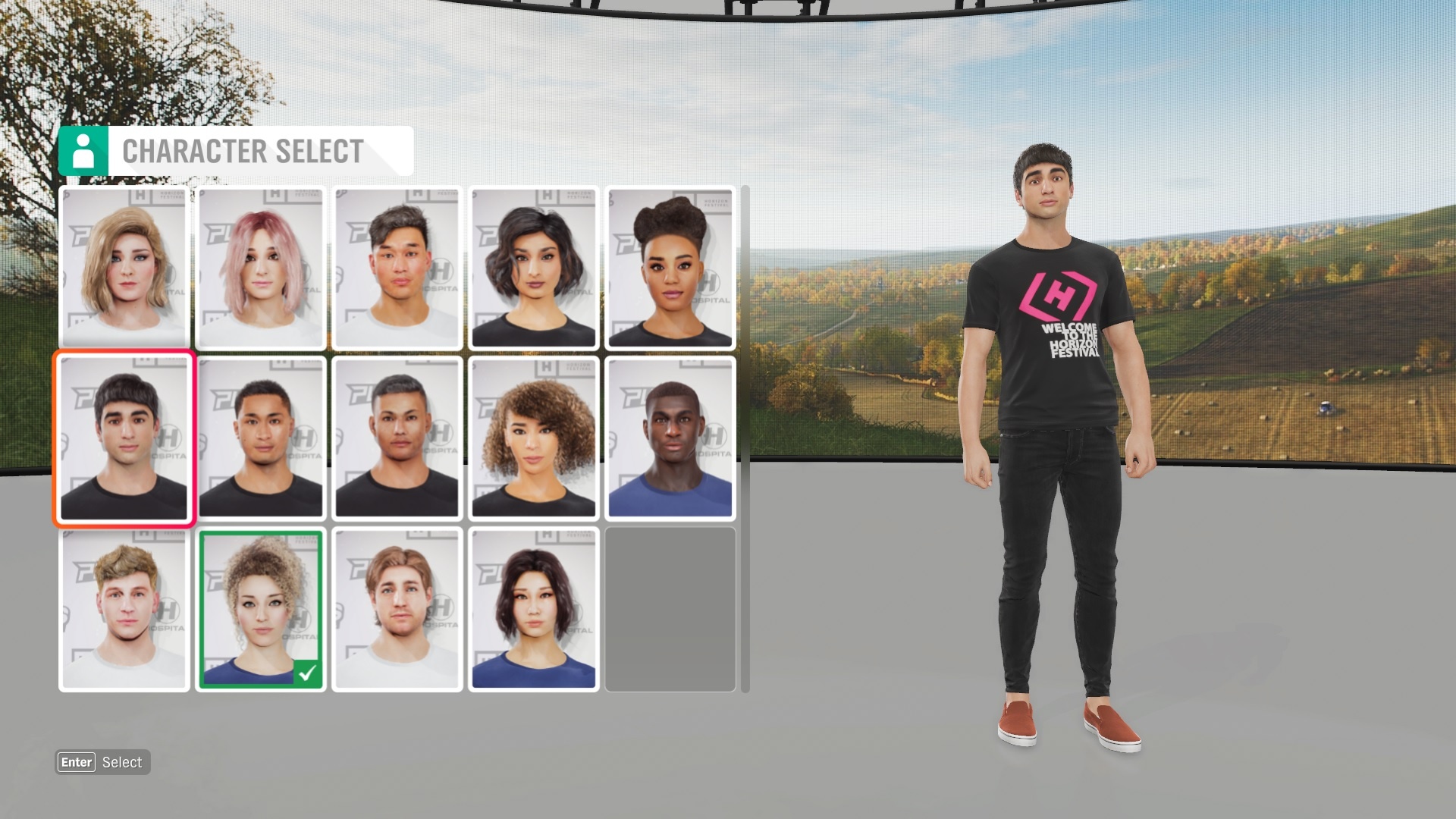The height and width of the screenshot is (819, 1456).
Task: Select the blonde-haired woman character
Action: 124,268
